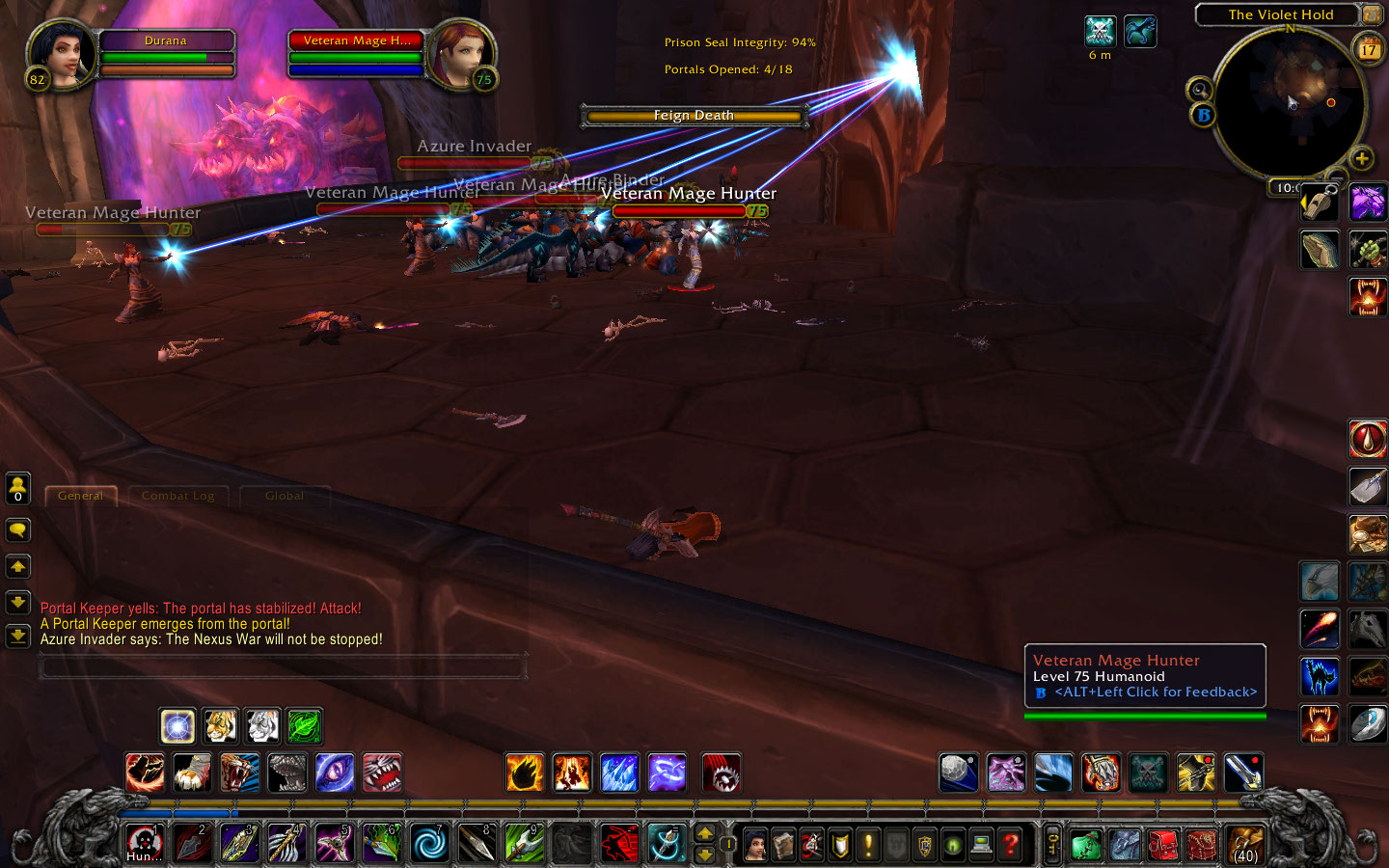Switch to the Global chat tab
The width and height of the screenshot is (1389, 868).
point(284,496)
